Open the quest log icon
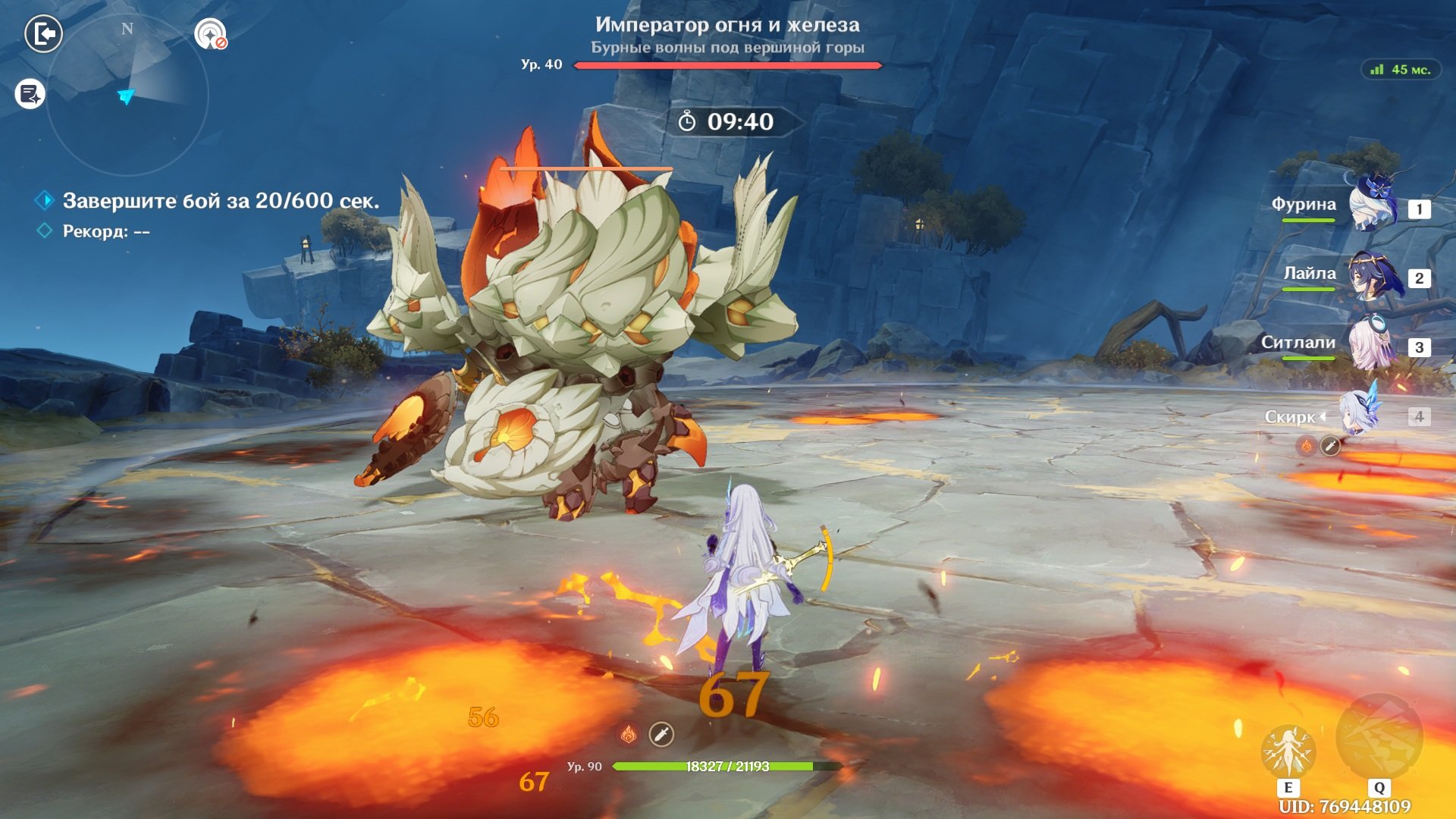The image size is (1456, 819). pos(30,95)
